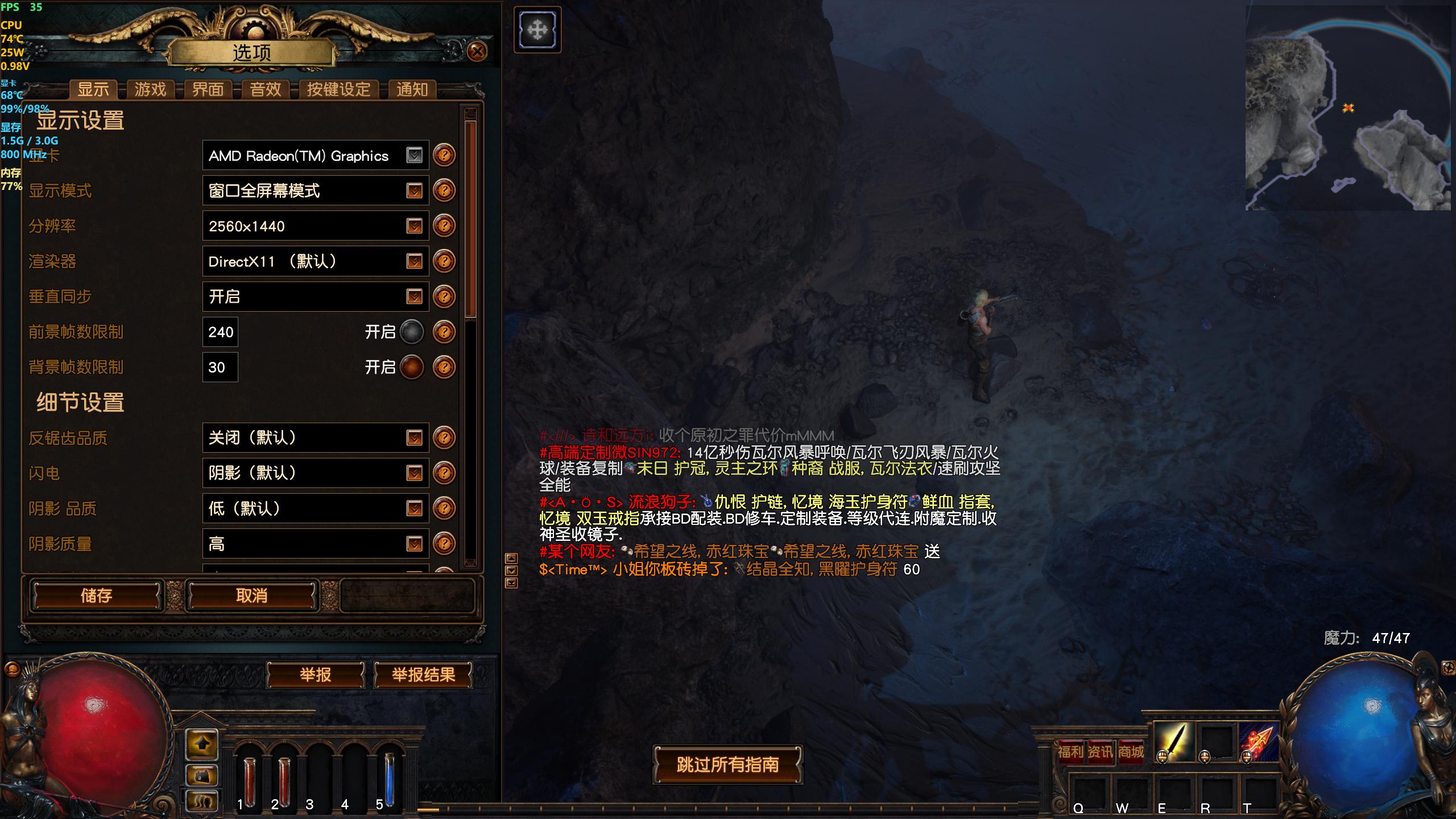Switch to the 音效 audio tab
Image resolution: width=1456 pixels, height=819 pixels.
(x=264, y=89)
